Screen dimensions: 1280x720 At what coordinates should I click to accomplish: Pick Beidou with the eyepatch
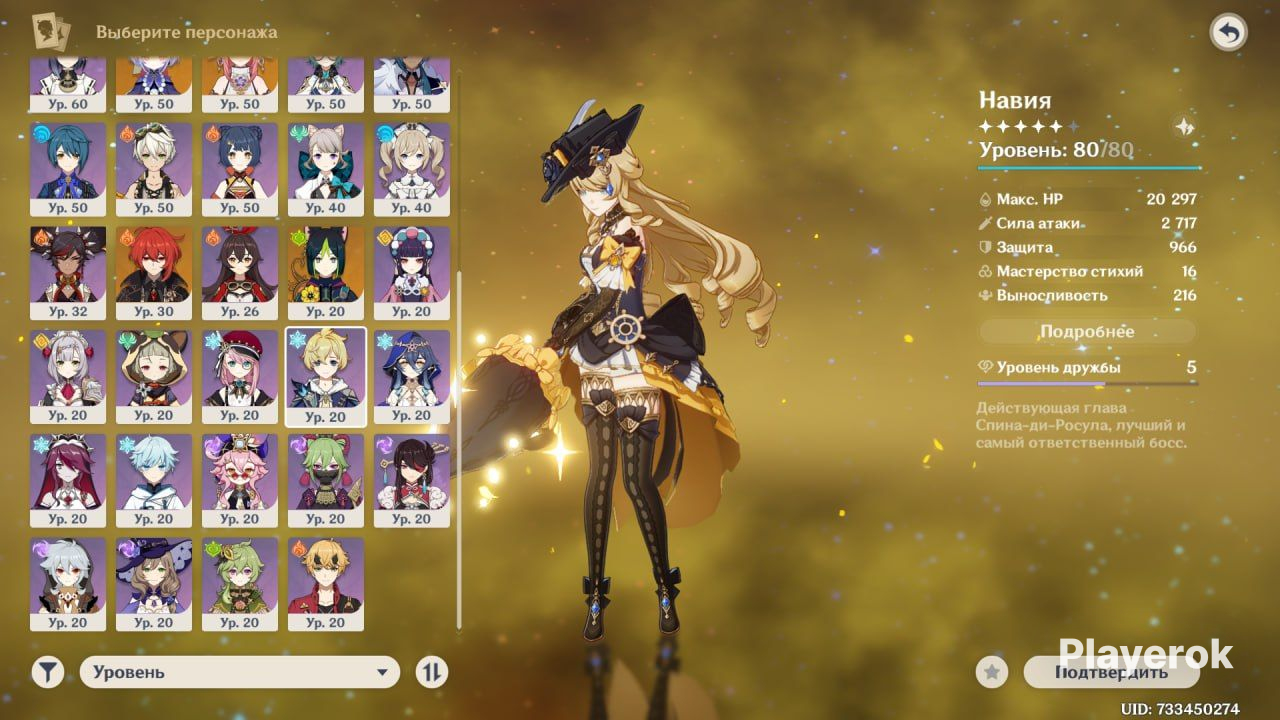[x=411, y=472]
